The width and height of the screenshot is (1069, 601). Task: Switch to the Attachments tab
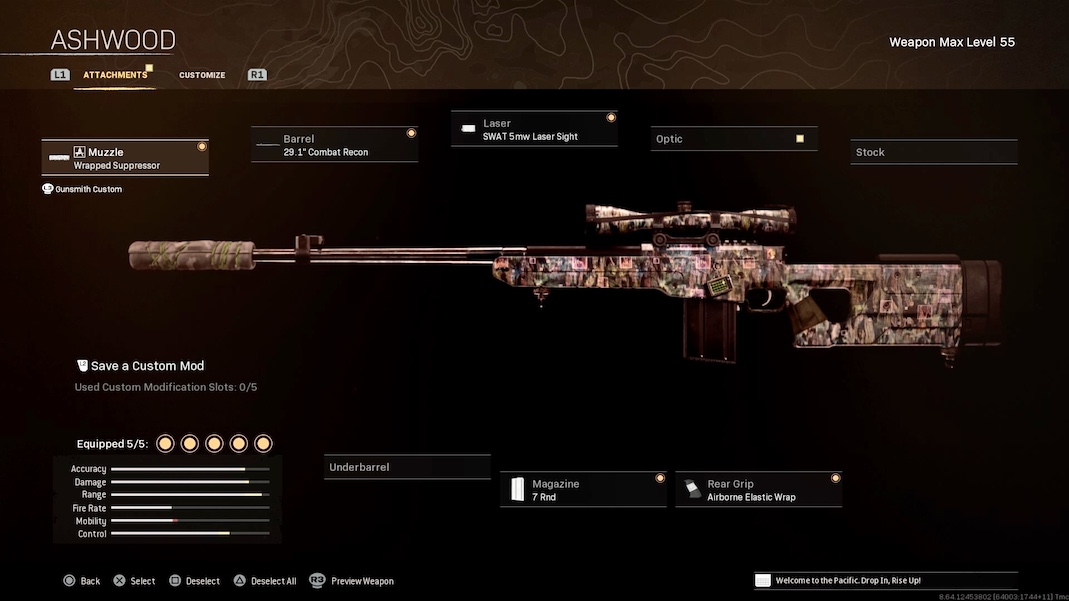115,75
